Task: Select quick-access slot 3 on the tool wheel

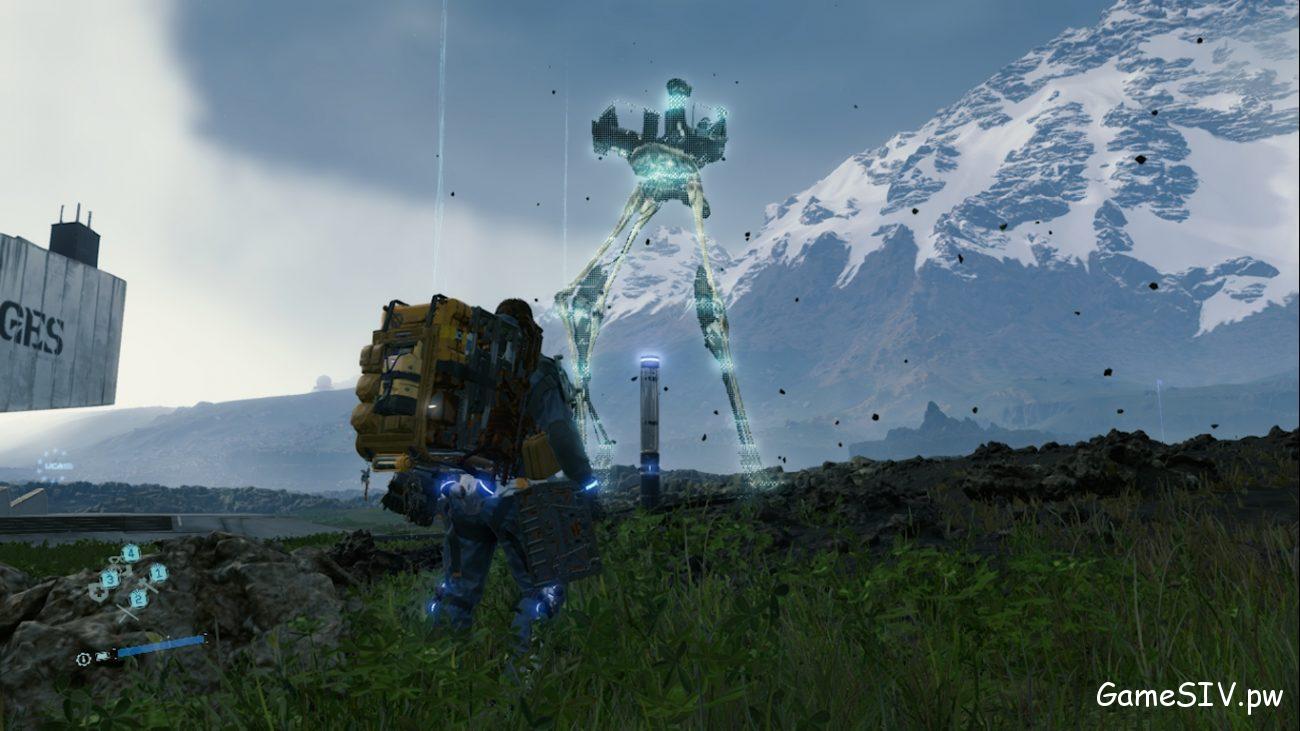Action: (x=109, y=578)
